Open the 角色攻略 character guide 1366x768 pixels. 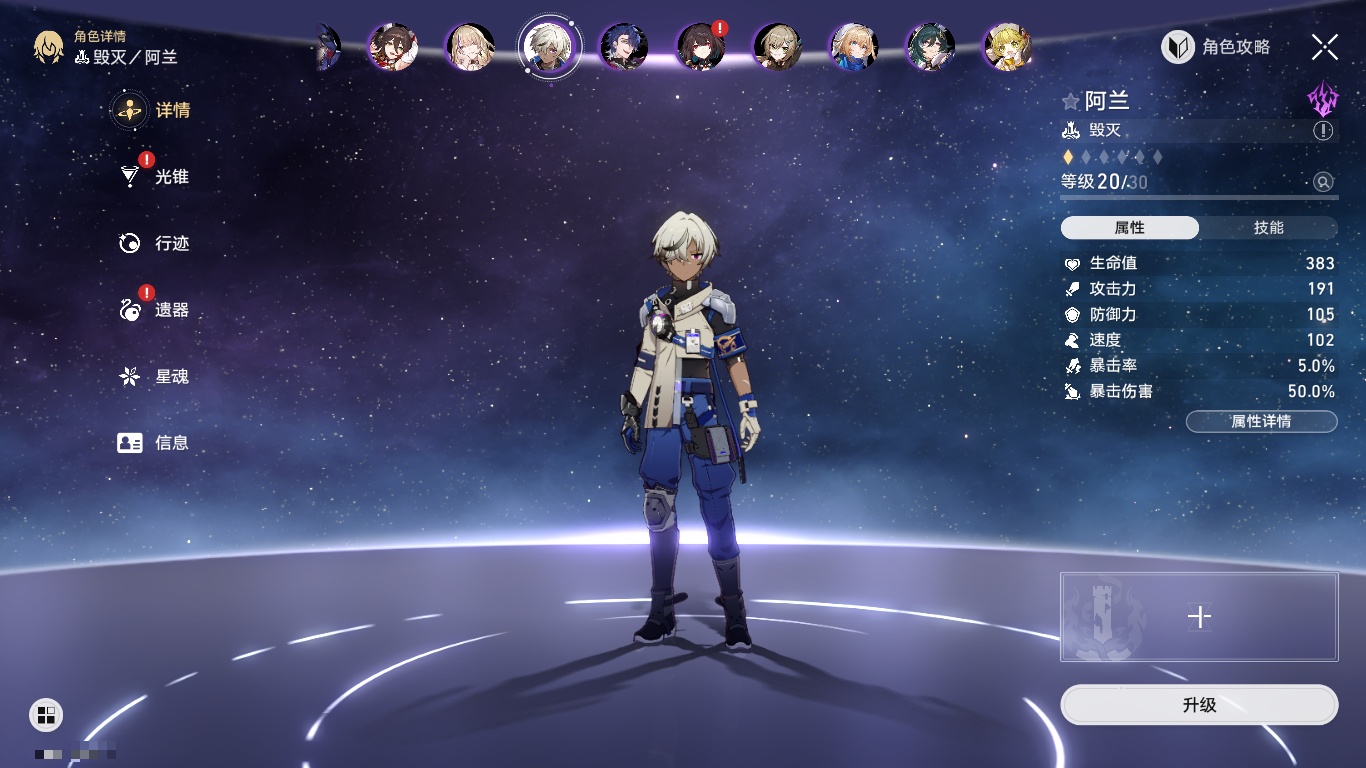click(x=1217, y=47)
